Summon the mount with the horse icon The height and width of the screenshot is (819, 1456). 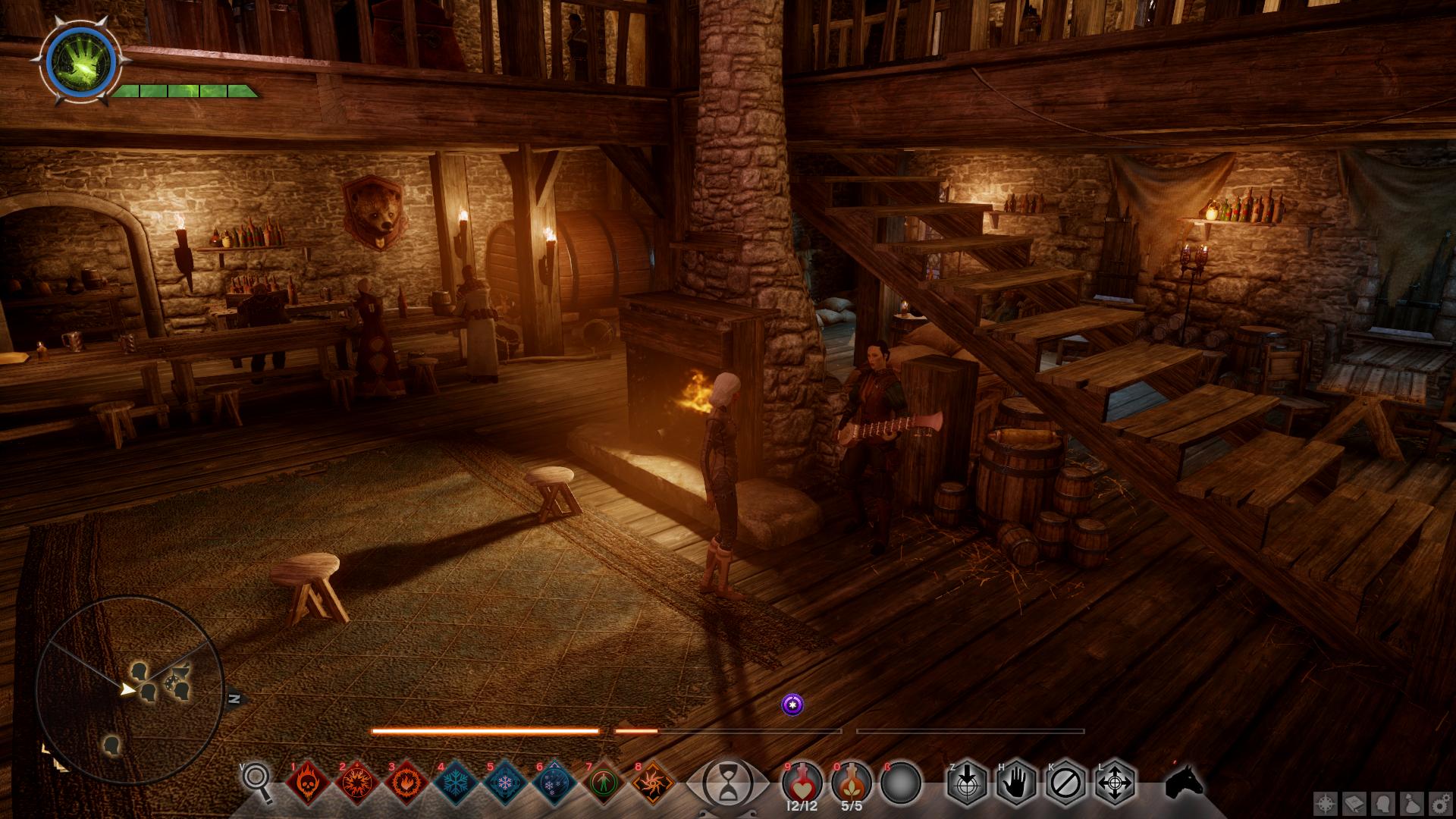coord(1184,781)
